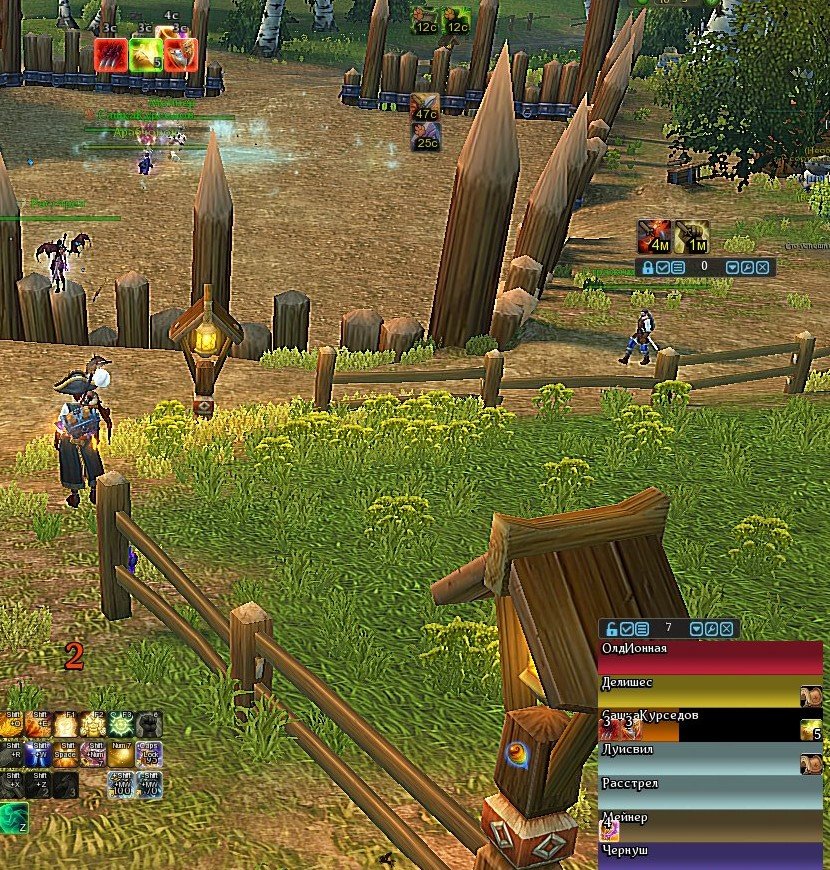Open the seven-member raid frame wrench settings

coord(710,629)
